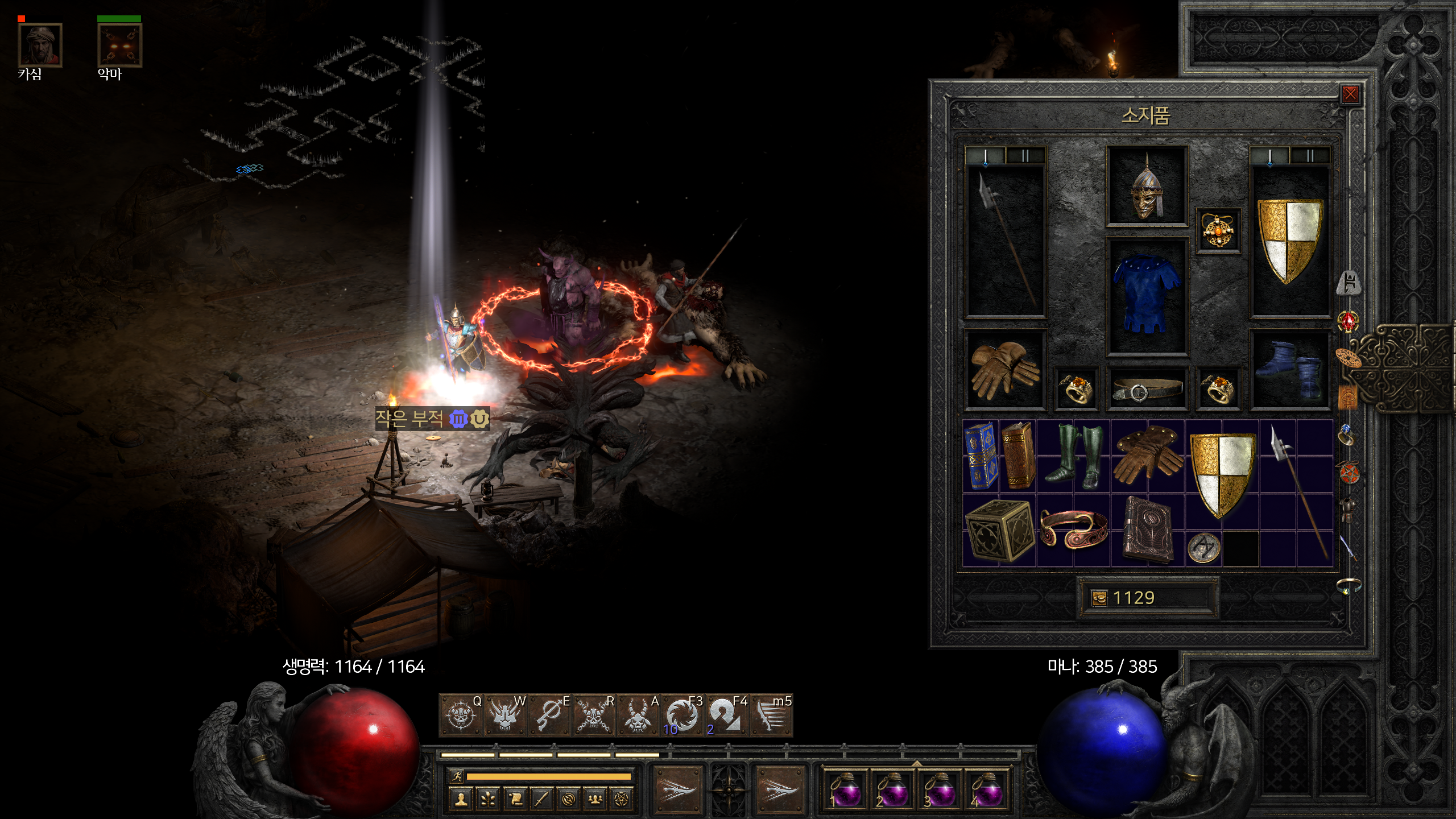This screenshot has width=1456, height=819.
Task: Activate the skill bound to F3
Action: tap(681, 715)
